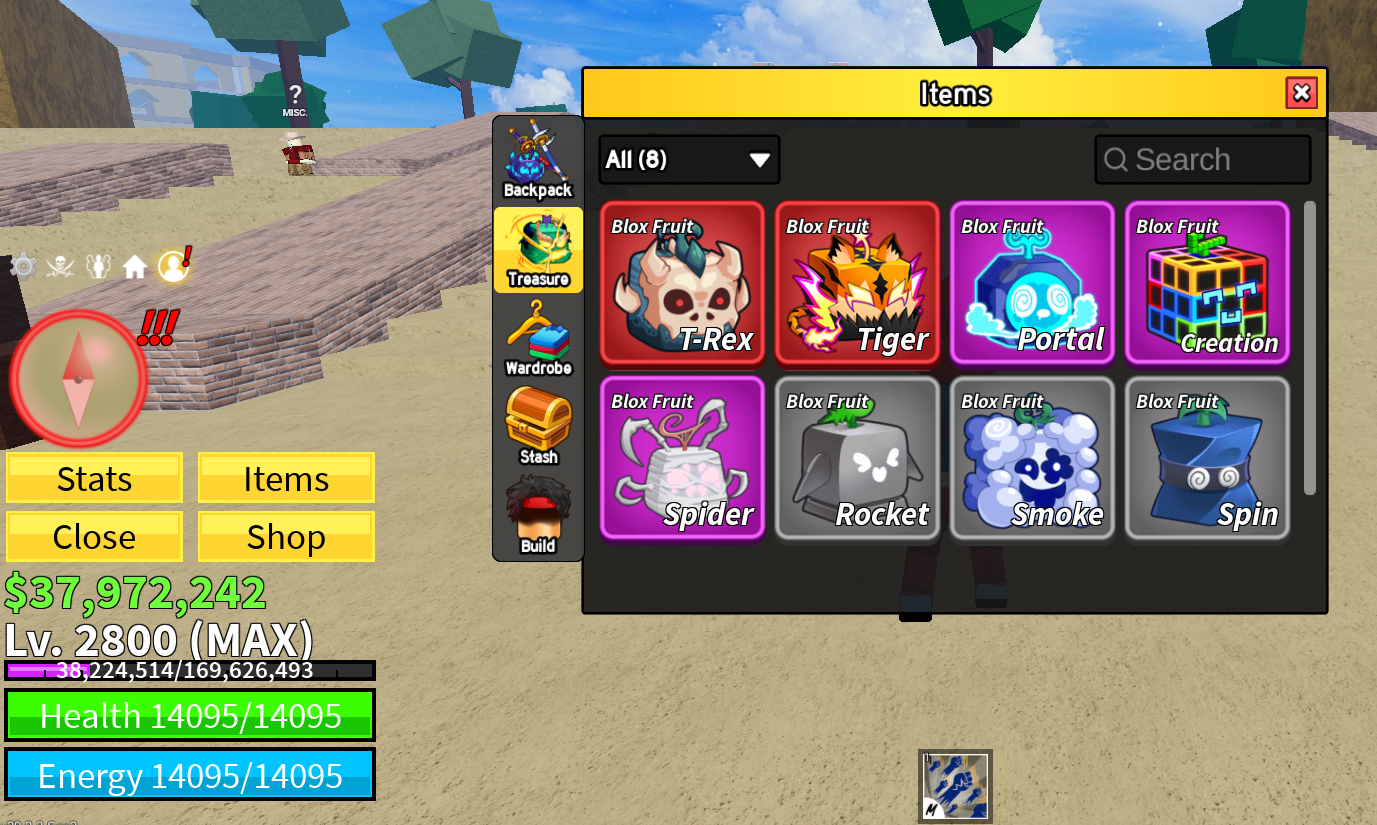This screenshot has width=1377, height=825.
Task: Select the Spin Blox Fruit
Action: tap(1207, 458)
